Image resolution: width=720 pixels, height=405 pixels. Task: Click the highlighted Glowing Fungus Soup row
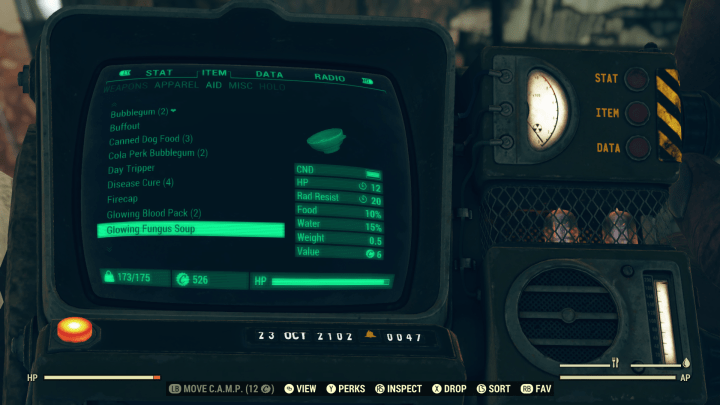190,230
